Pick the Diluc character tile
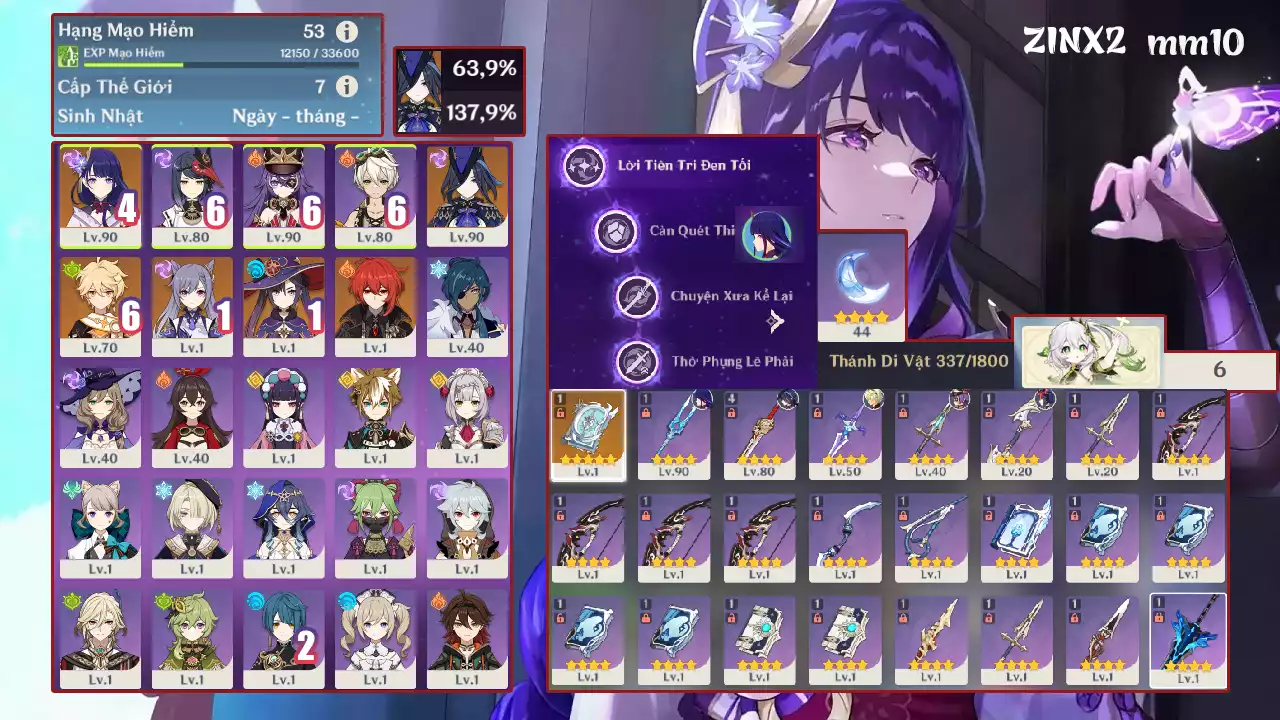 pos(375,306)
